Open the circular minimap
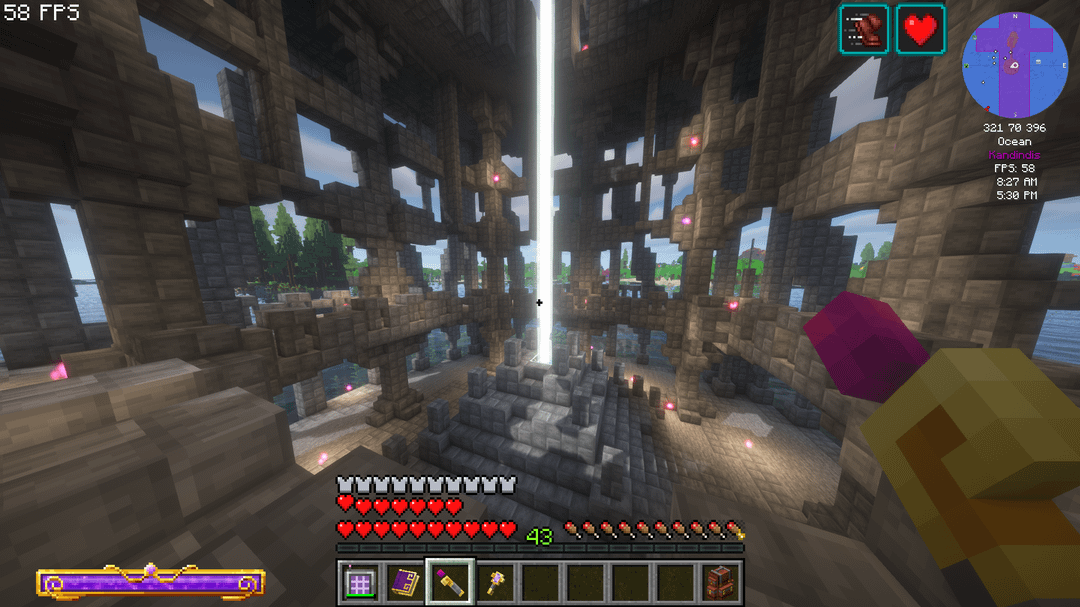This screenshot has width=1080, height=607. click(1015, 66)
